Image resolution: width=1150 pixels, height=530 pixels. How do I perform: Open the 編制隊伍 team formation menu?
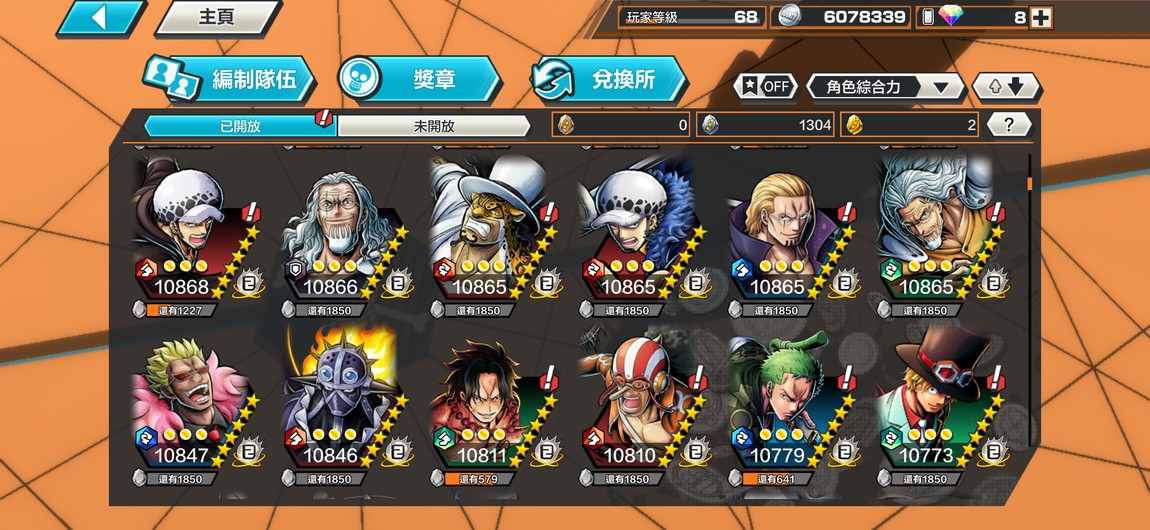click(x=230, y=80)
